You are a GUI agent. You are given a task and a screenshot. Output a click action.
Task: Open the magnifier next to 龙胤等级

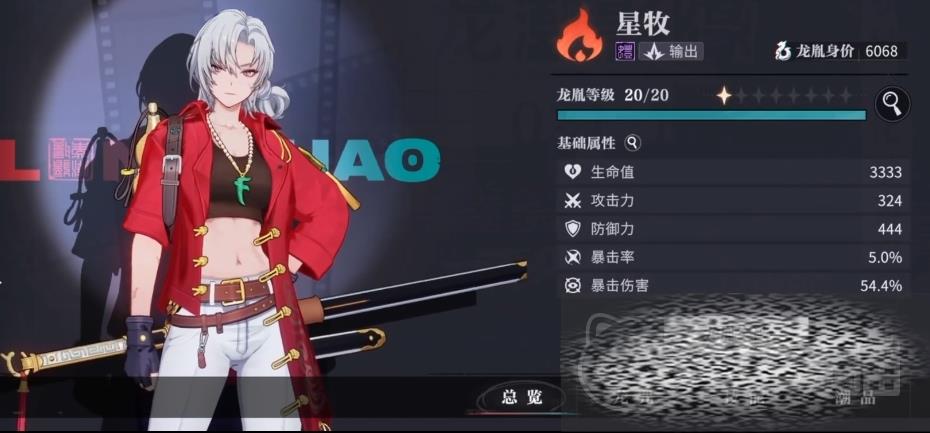click(891, 102)
